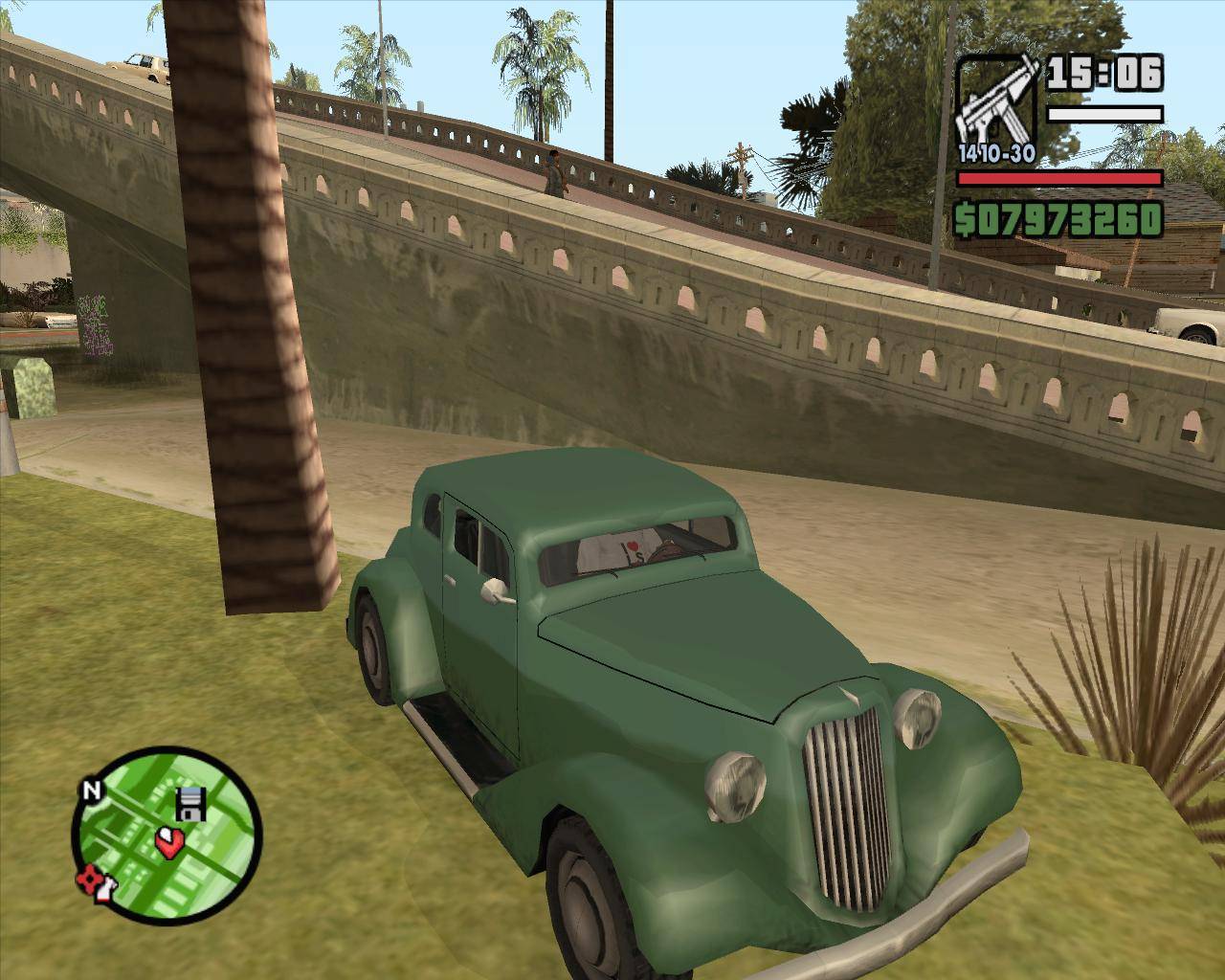
Task: Click the red heart marker on minimap
Action: (x=169, y=842)
